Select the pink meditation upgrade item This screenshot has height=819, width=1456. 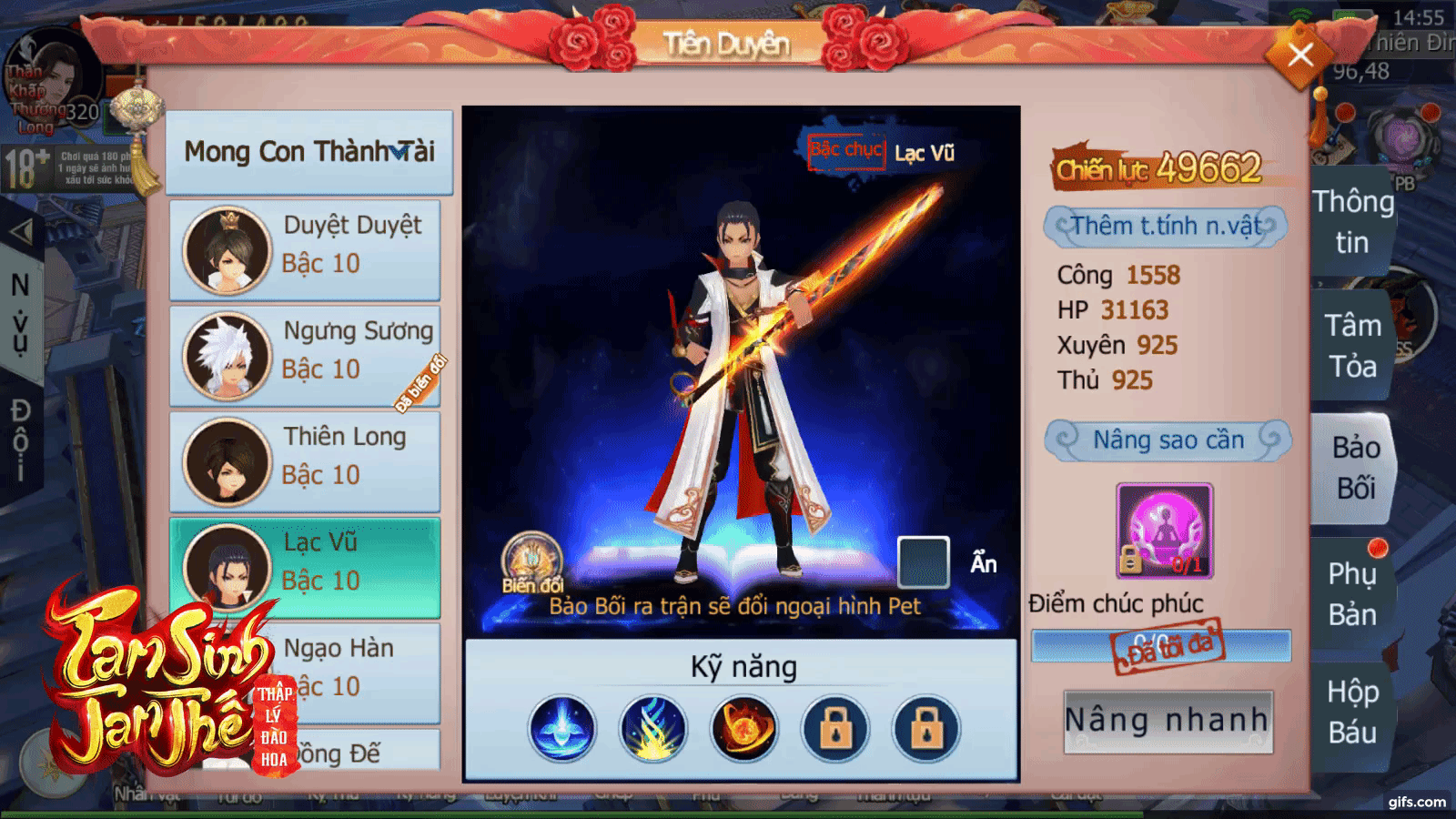(1164, 531)
